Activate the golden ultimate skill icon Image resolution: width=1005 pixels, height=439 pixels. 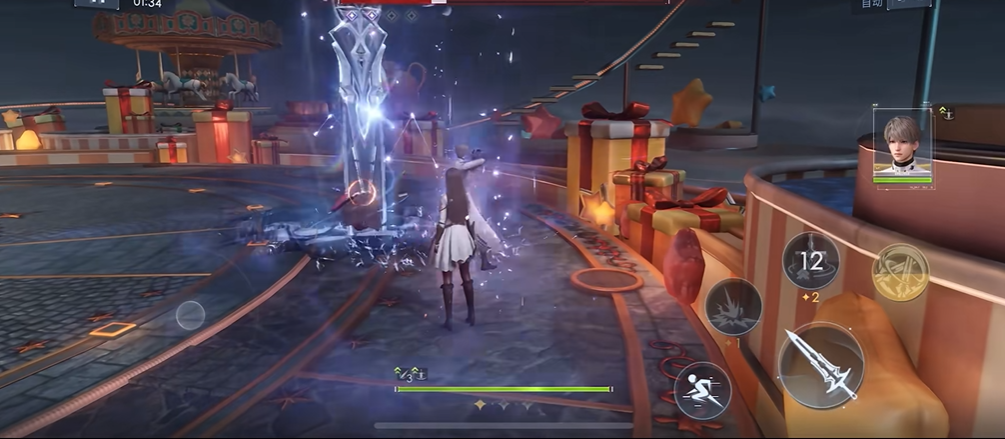(900, 272)
